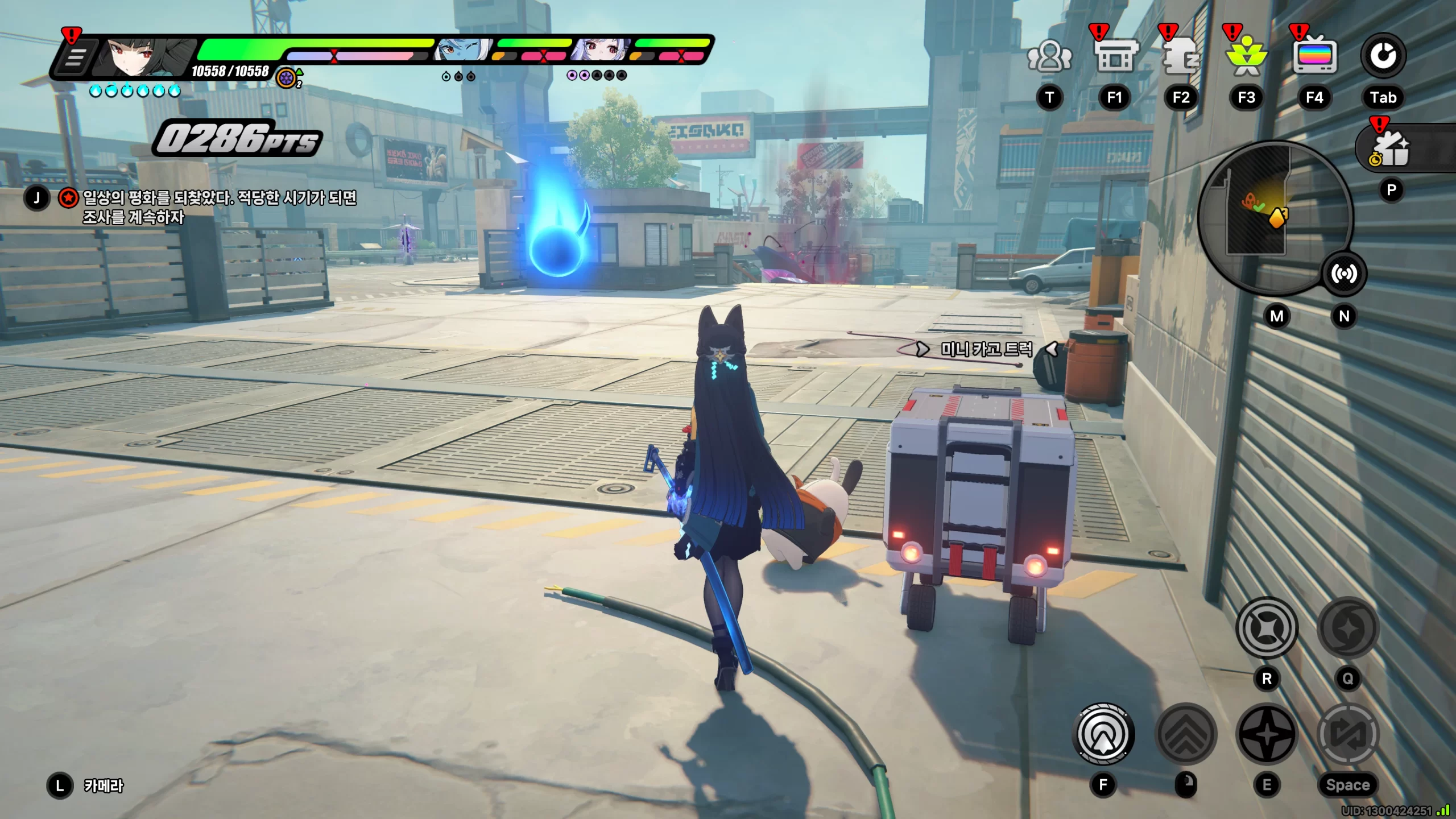This screenshot has height=819, width=1456.
Task: Activate the double chevron dash ability
Action: (x=1186, y=734)
